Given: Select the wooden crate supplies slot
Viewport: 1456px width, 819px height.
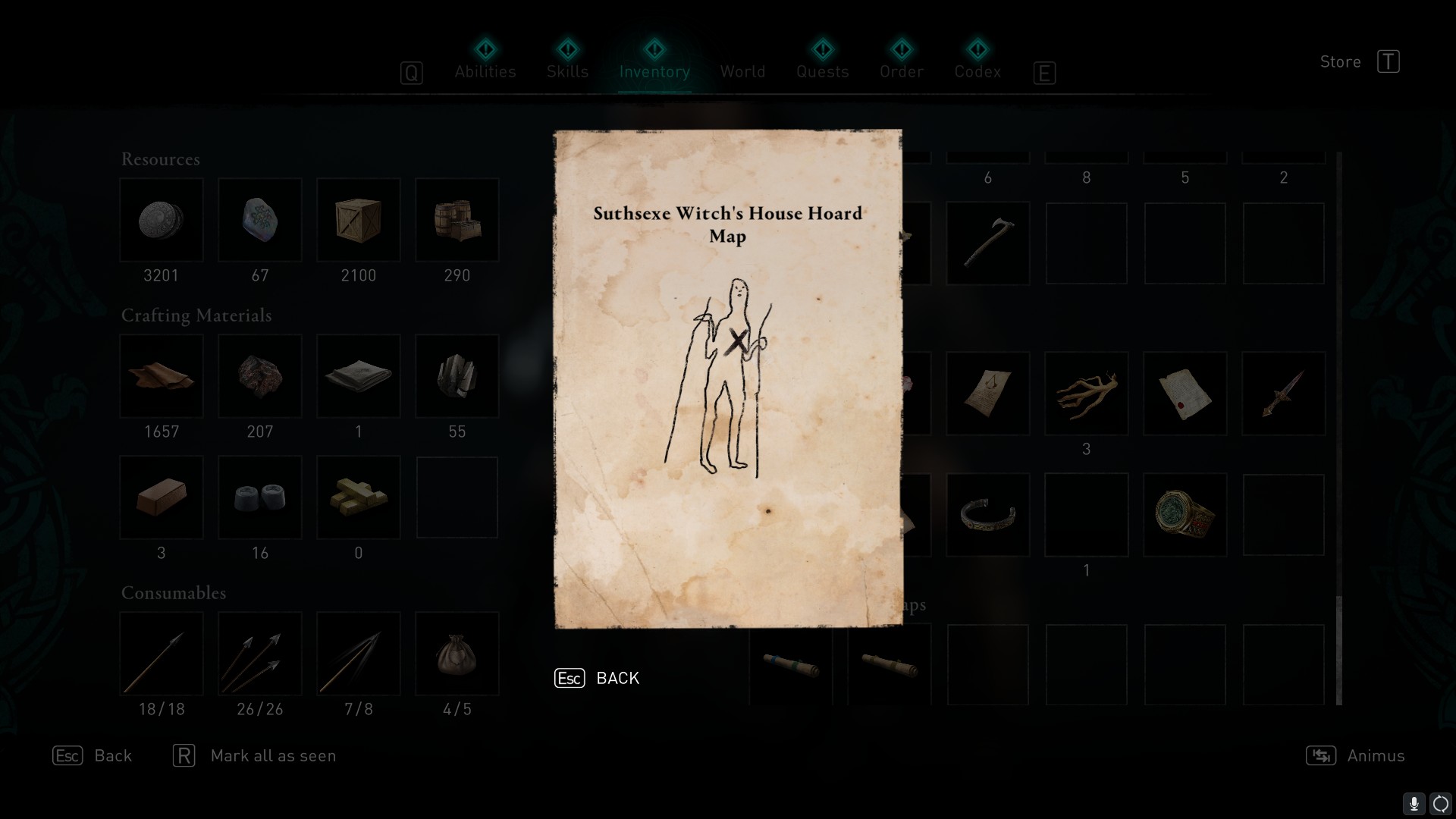Looking at the screenshot, I should 358,220.
